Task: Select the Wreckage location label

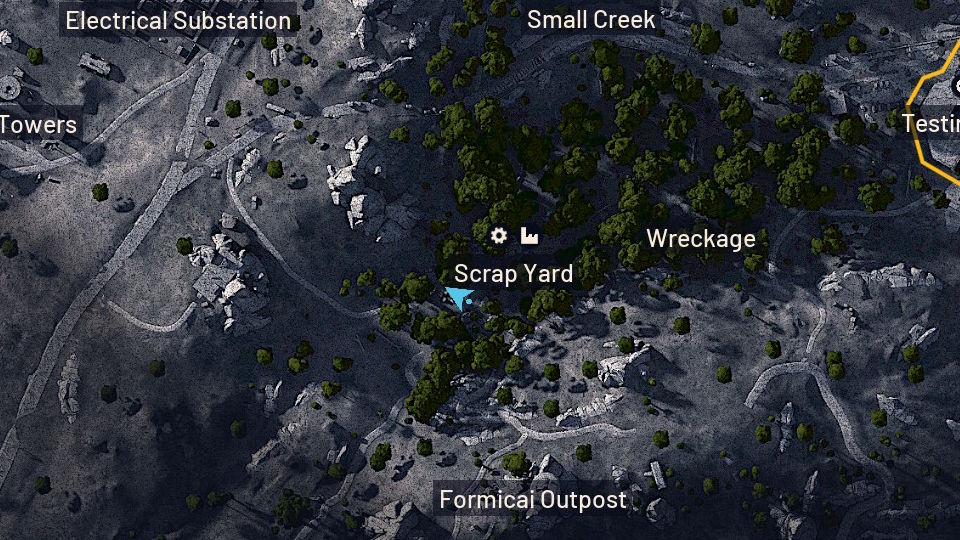Action: point(700,239)
